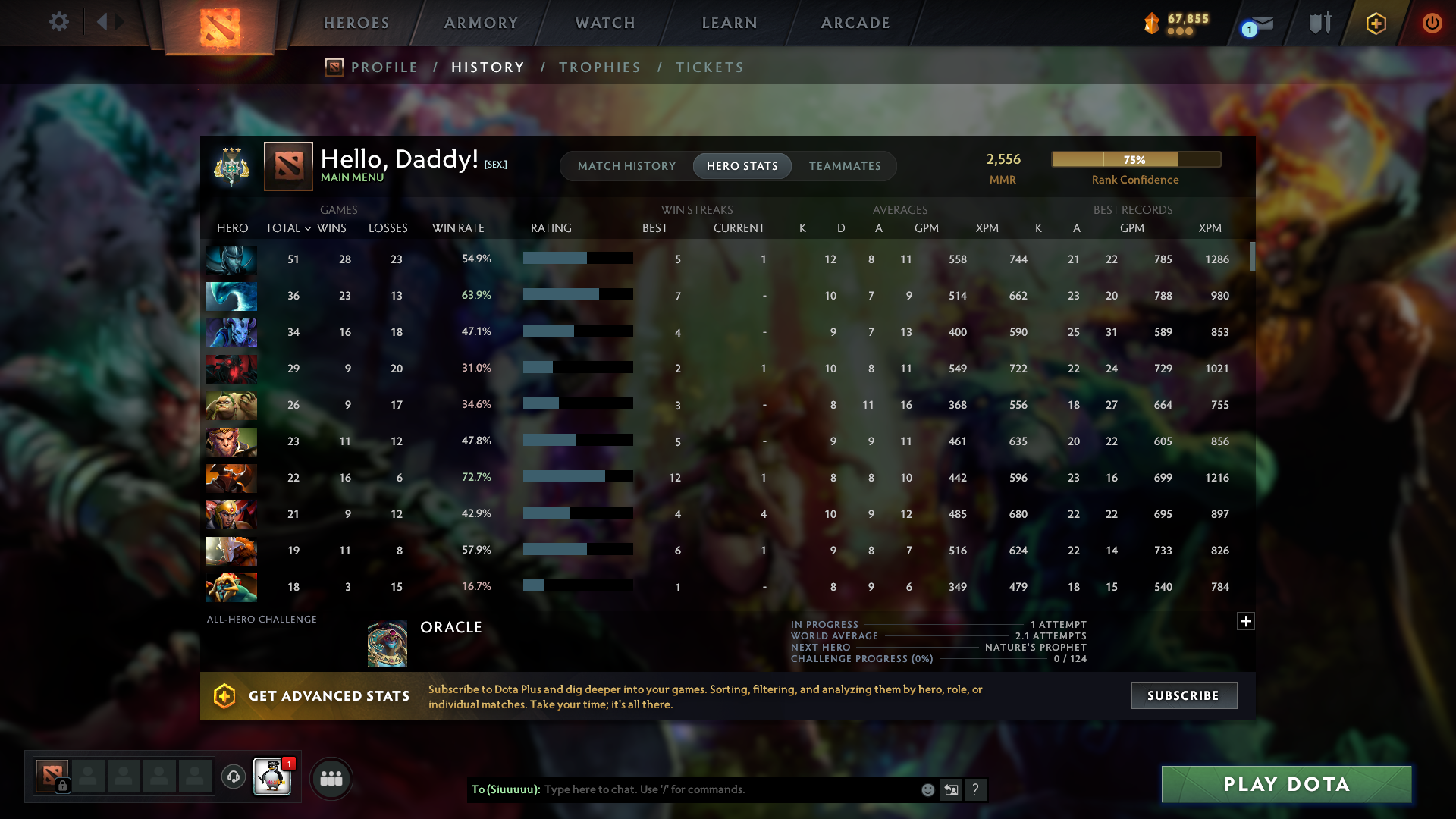Switch to the Teammates view
This screenshot has height=819, width=1456.
coord(845,165)
